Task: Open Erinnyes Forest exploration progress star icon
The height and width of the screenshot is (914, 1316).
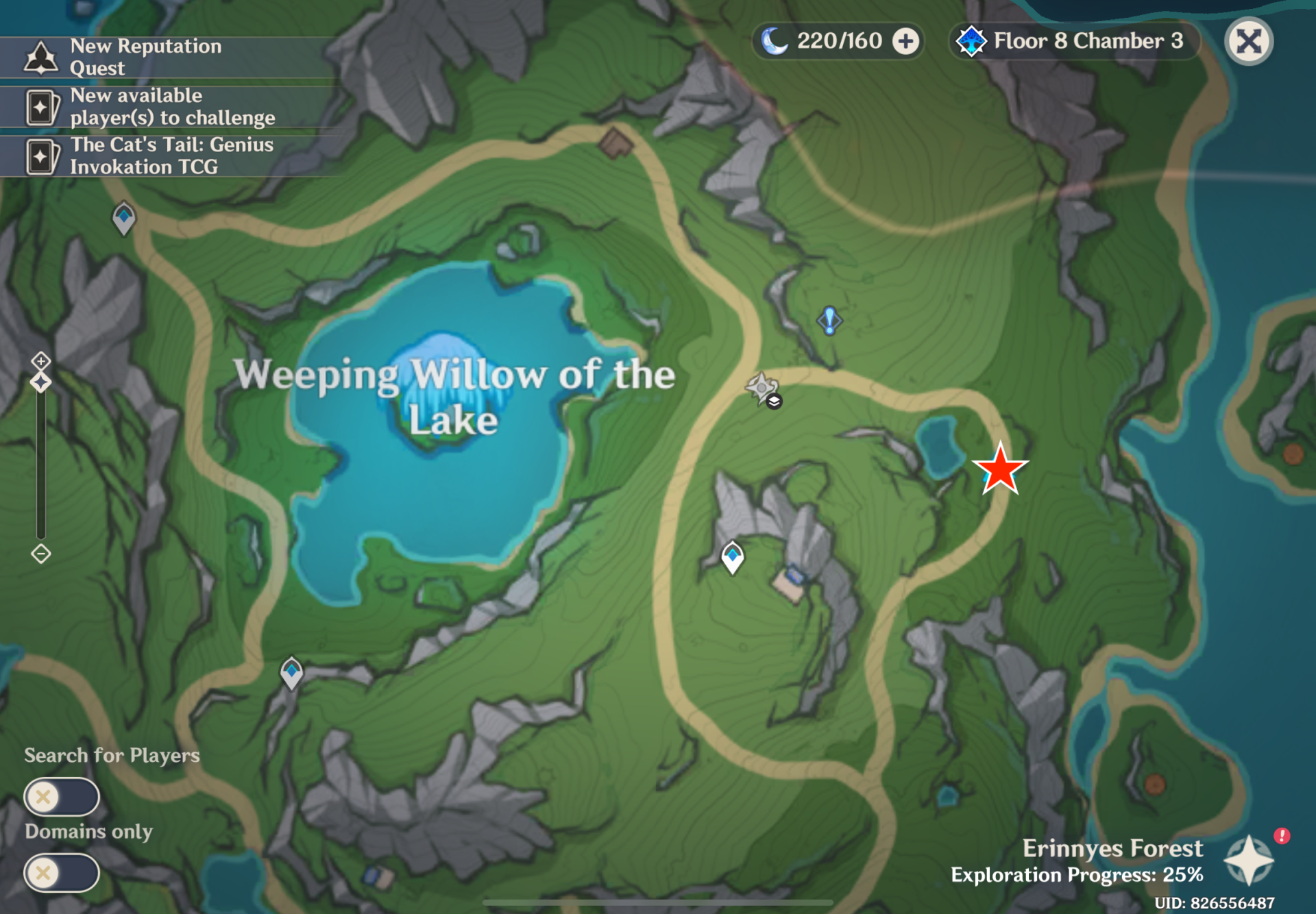Action: click(1249, 859)
